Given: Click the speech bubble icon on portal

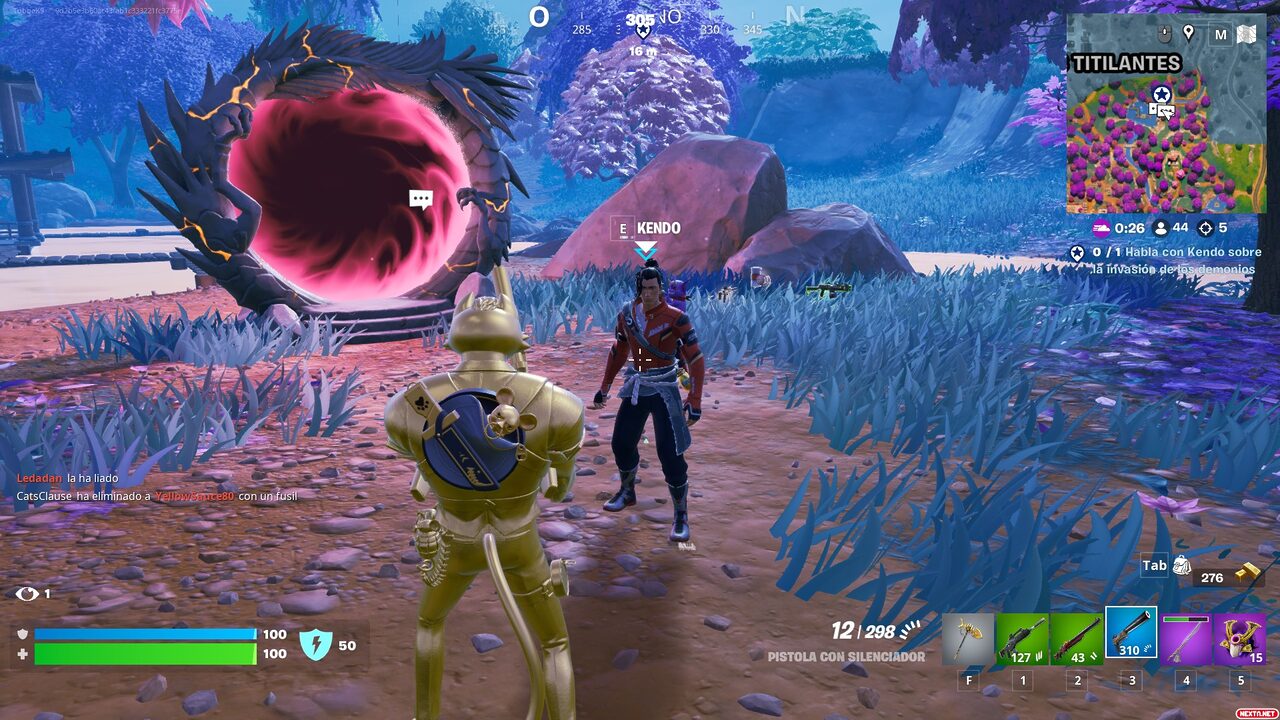Looking at the screenshot, I should pyautogui.click(x=421, y=199).
